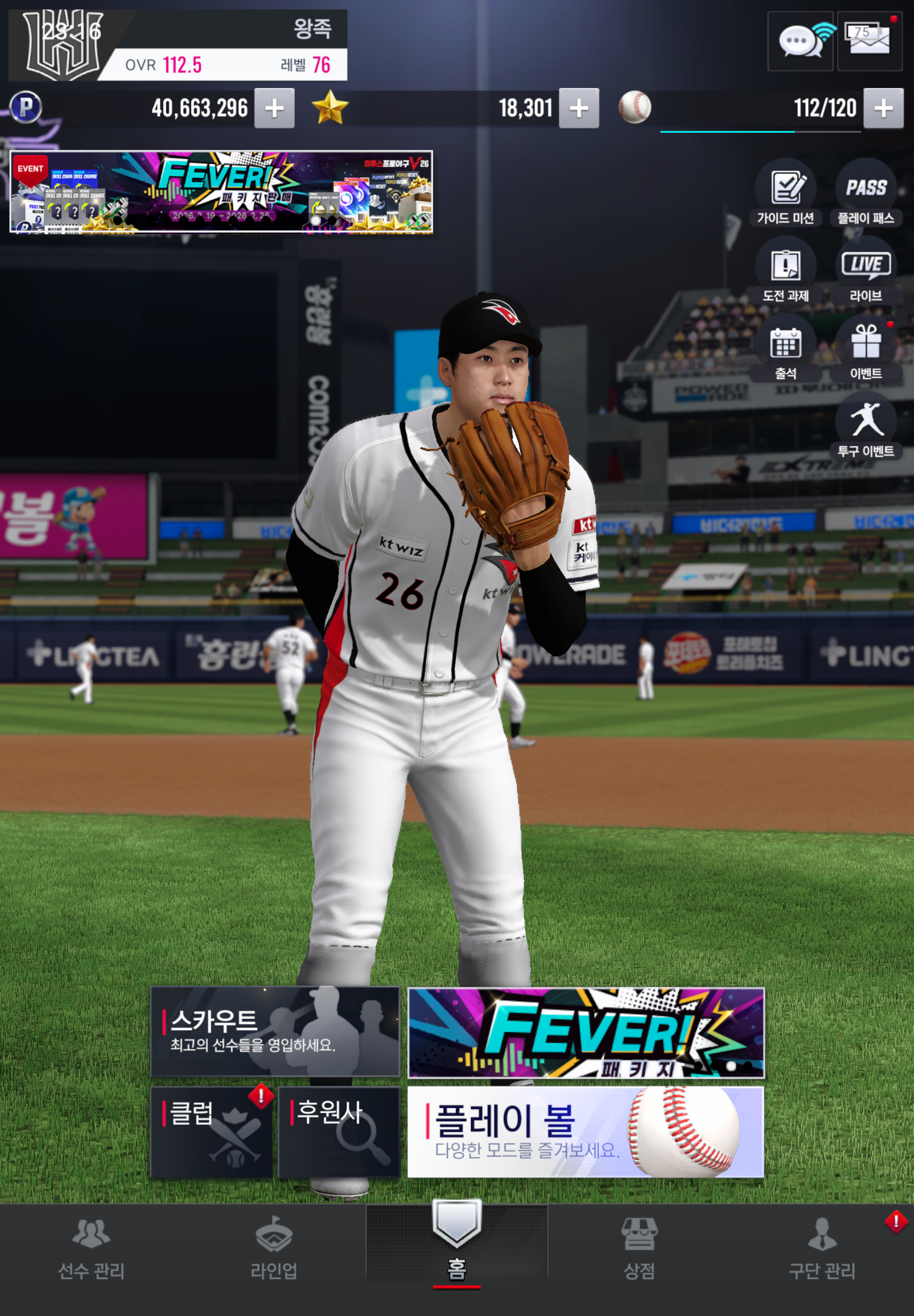Add more P points with plus button
The image size is (914, 1316).
274,108
